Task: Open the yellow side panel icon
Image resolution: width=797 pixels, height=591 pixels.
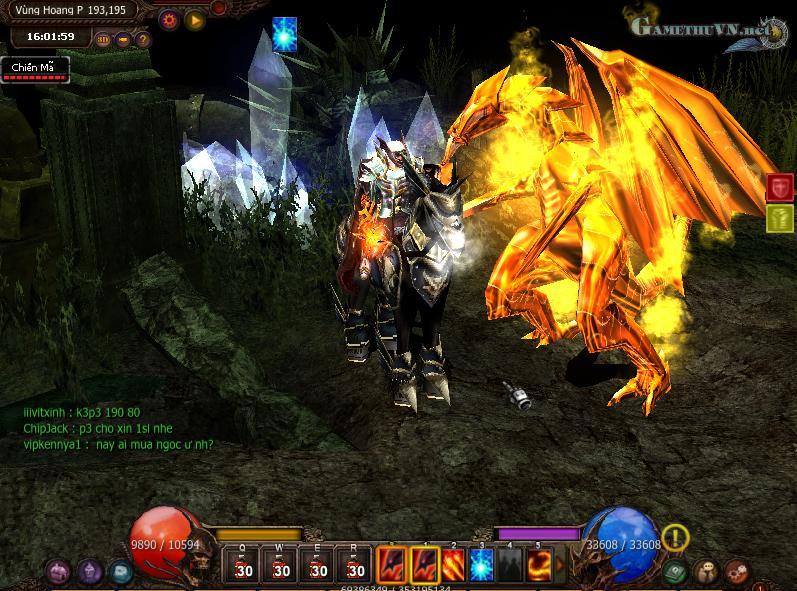Action: (x=780, y=217)
